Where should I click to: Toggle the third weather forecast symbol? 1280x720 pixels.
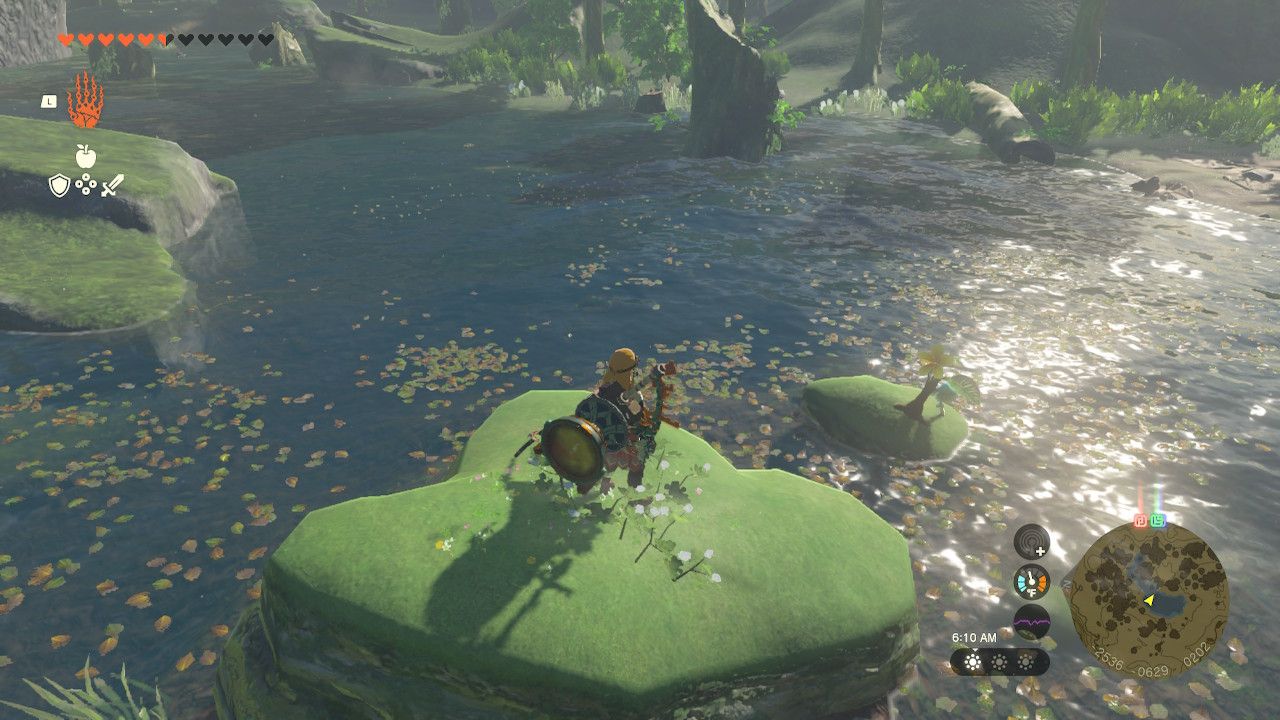click(x=1025, y=663)
